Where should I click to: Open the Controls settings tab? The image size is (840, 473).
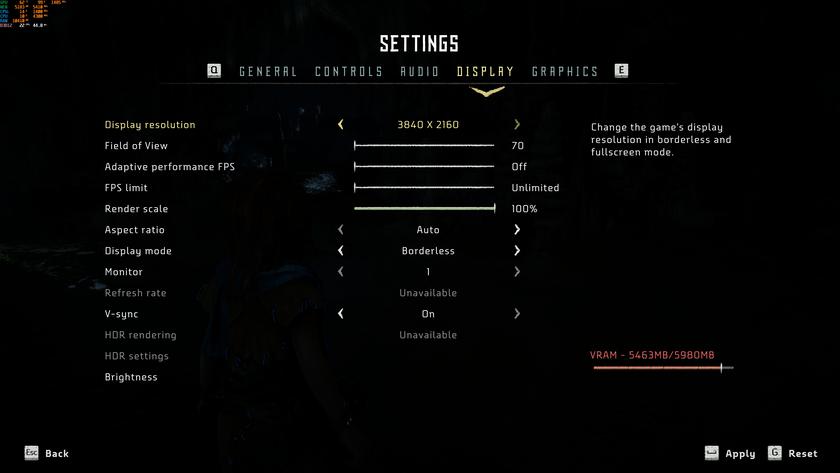coord(349,72)
